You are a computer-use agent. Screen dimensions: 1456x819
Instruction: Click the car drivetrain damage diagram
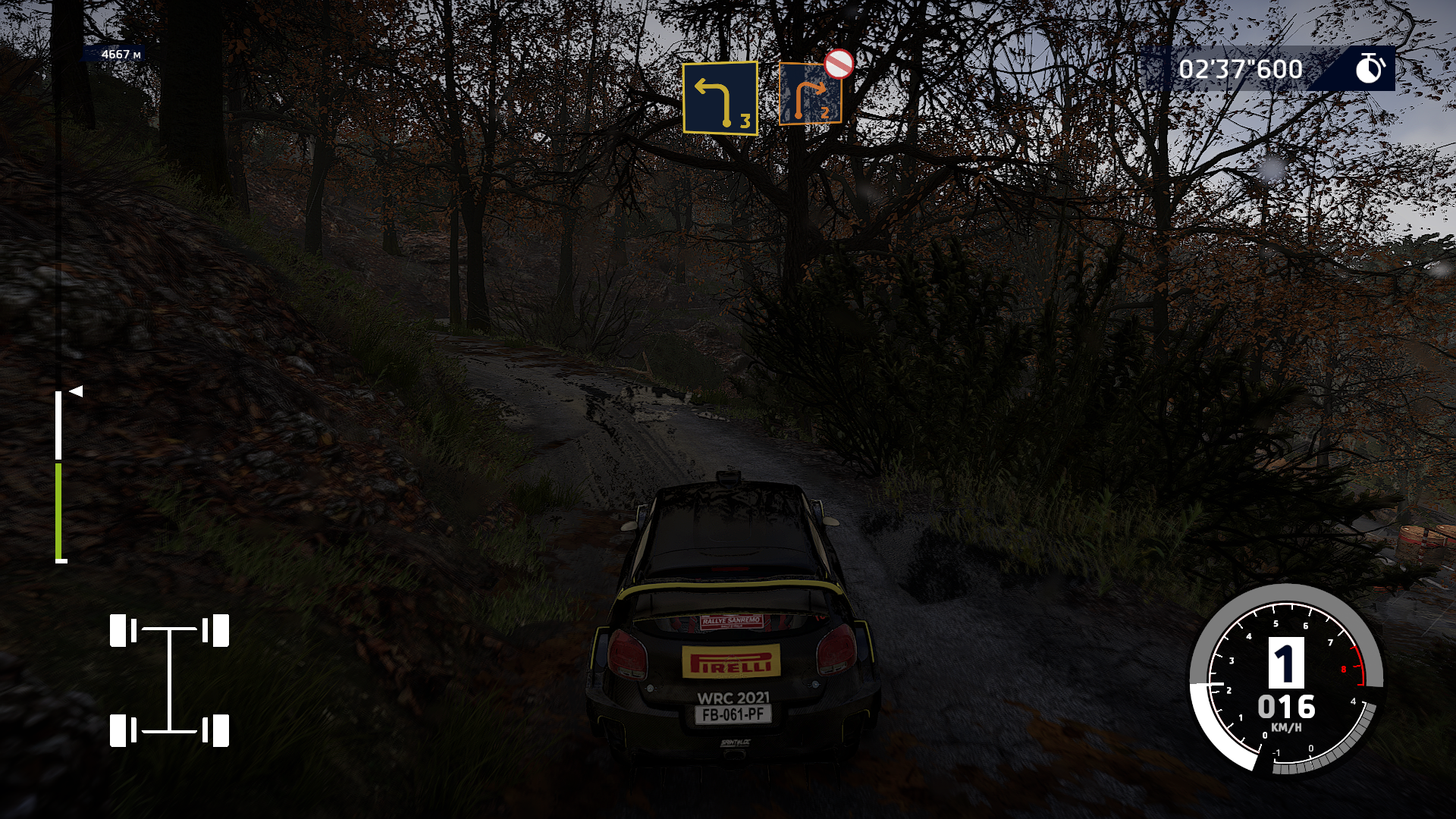pos(169,680)
